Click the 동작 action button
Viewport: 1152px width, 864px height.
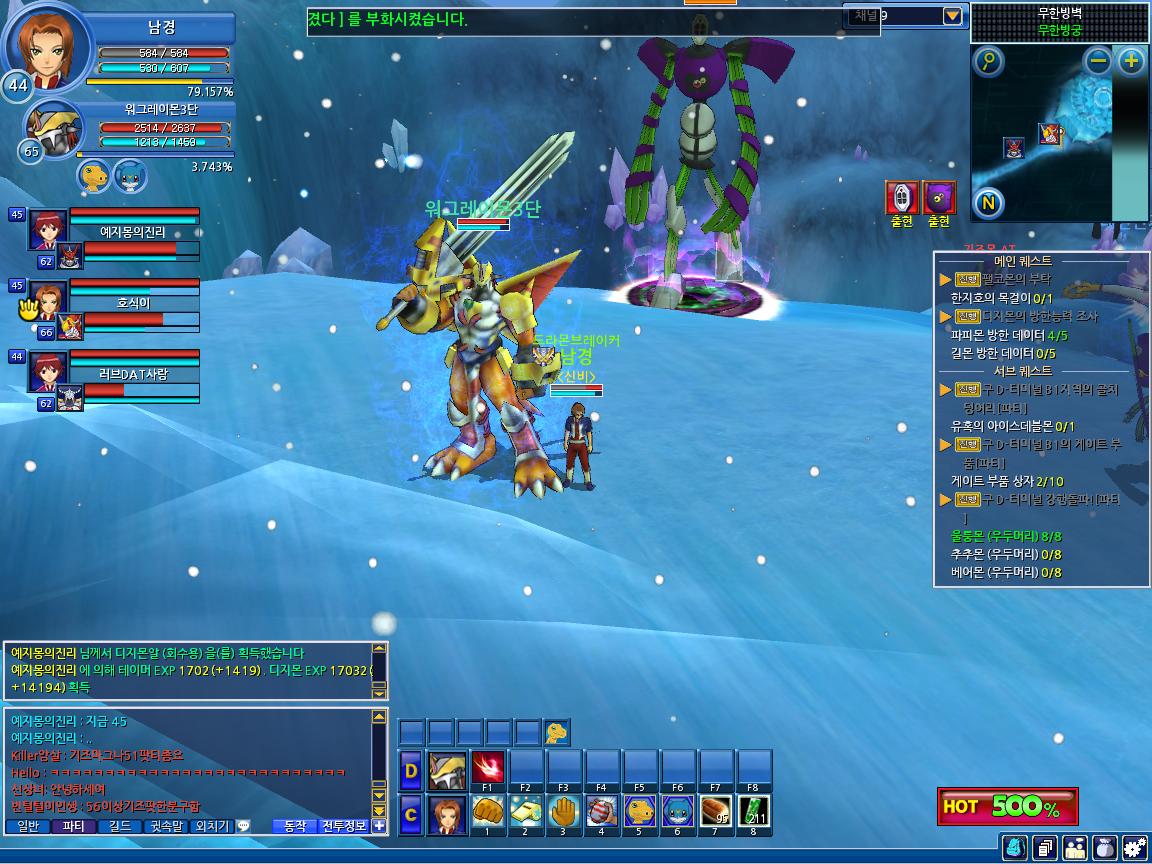(x=295, y=826)
